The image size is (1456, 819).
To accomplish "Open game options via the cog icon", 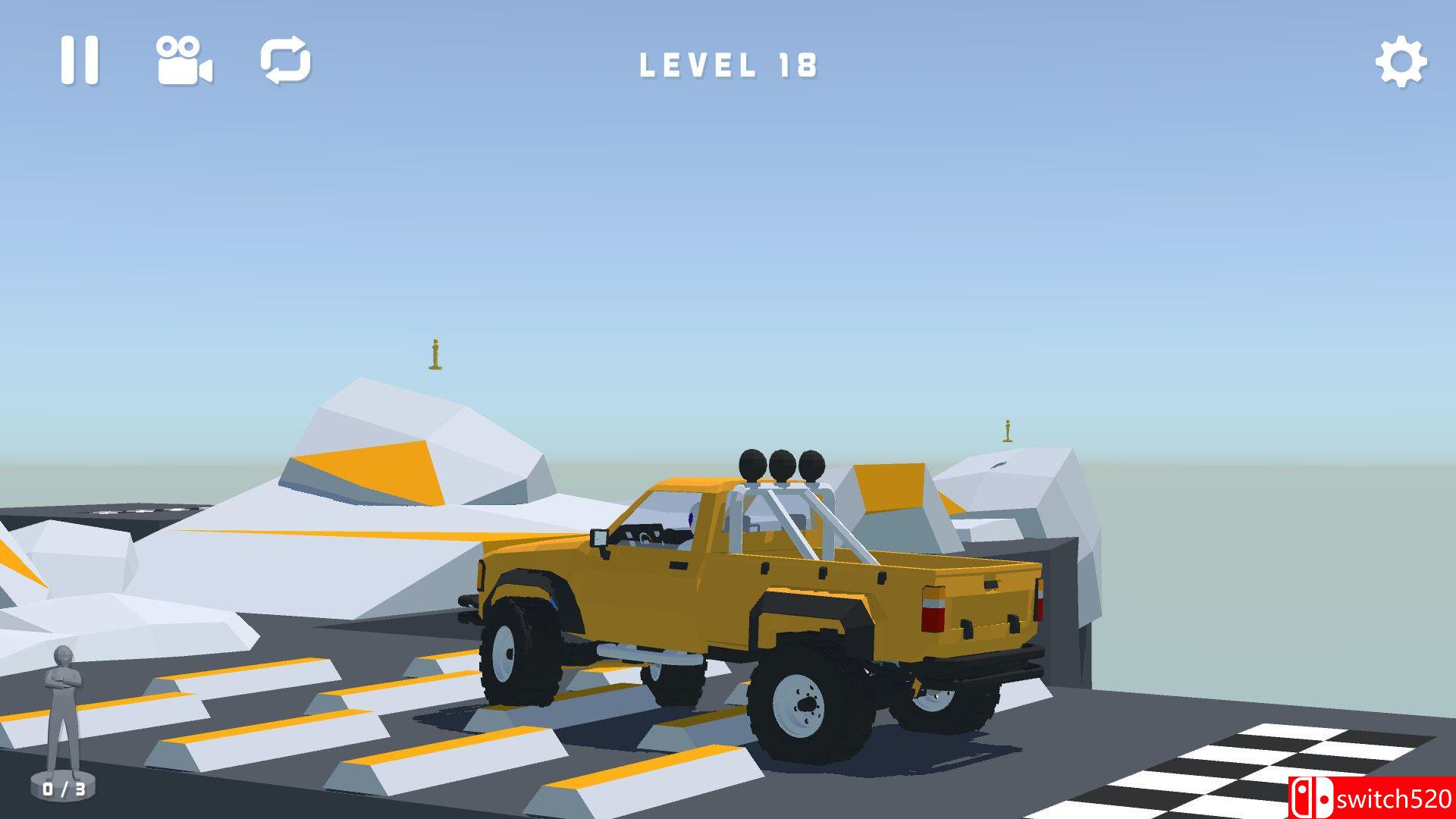I will click(1400, 61).
